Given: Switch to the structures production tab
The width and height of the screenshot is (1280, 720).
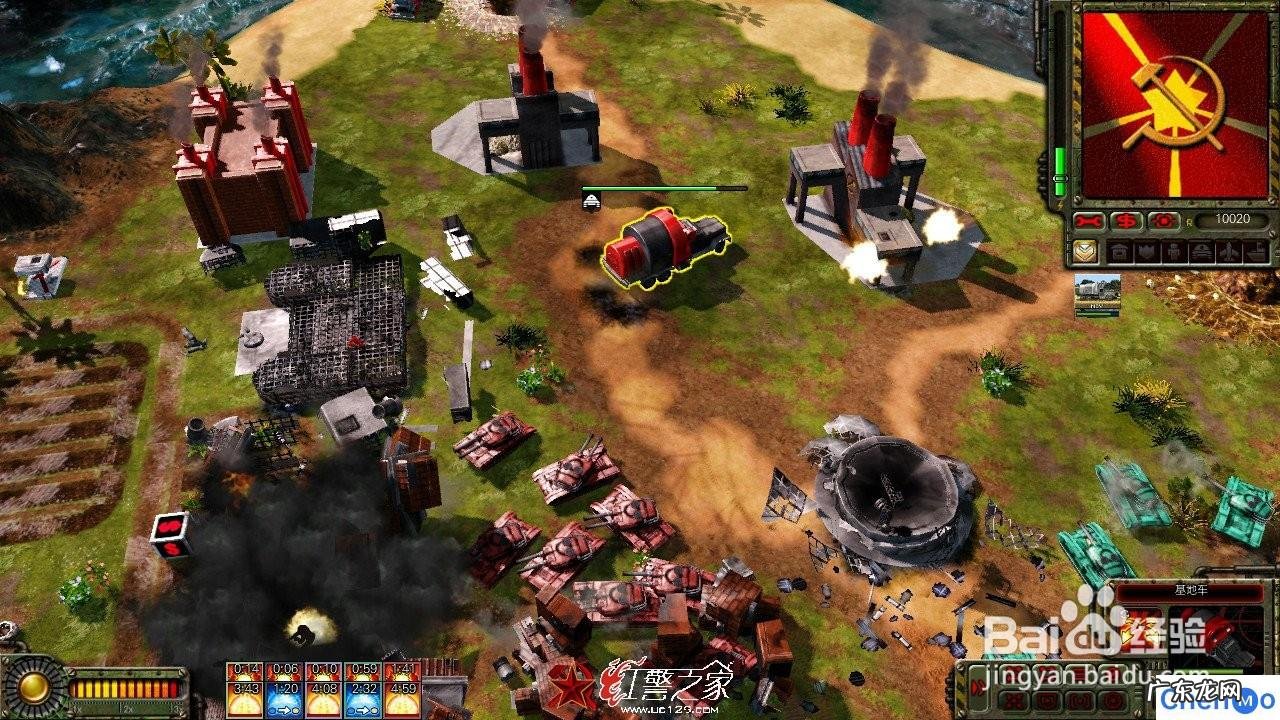Looking at the screenshot, I should coord(1117,252).
